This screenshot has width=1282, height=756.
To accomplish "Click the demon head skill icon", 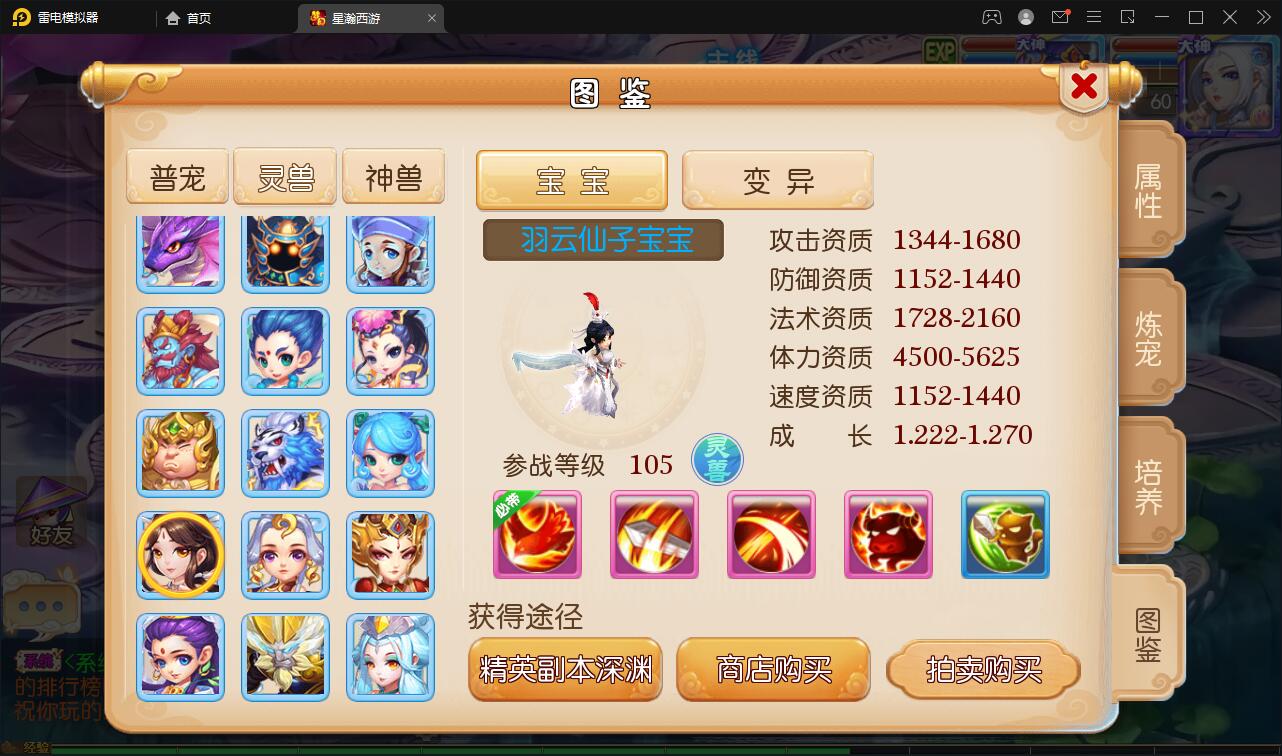I will [x=888, y=535].
